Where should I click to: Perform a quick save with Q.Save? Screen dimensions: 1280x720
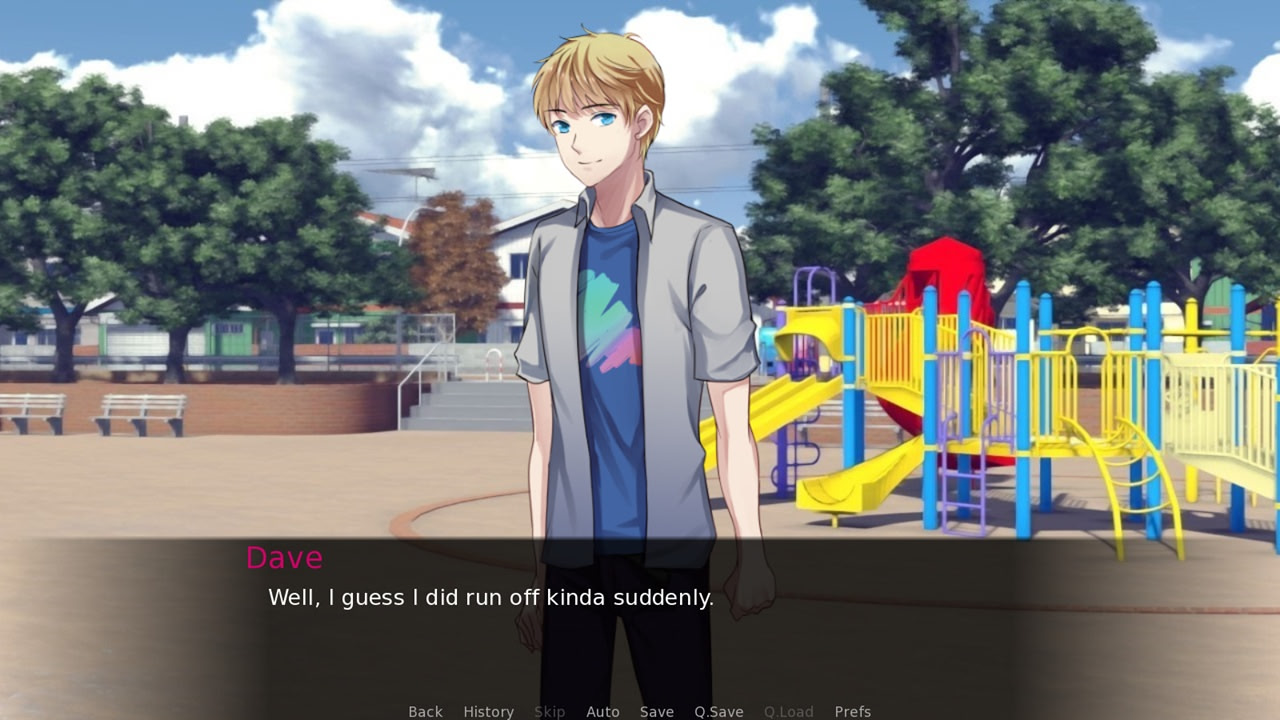click(x=718, y=711)
